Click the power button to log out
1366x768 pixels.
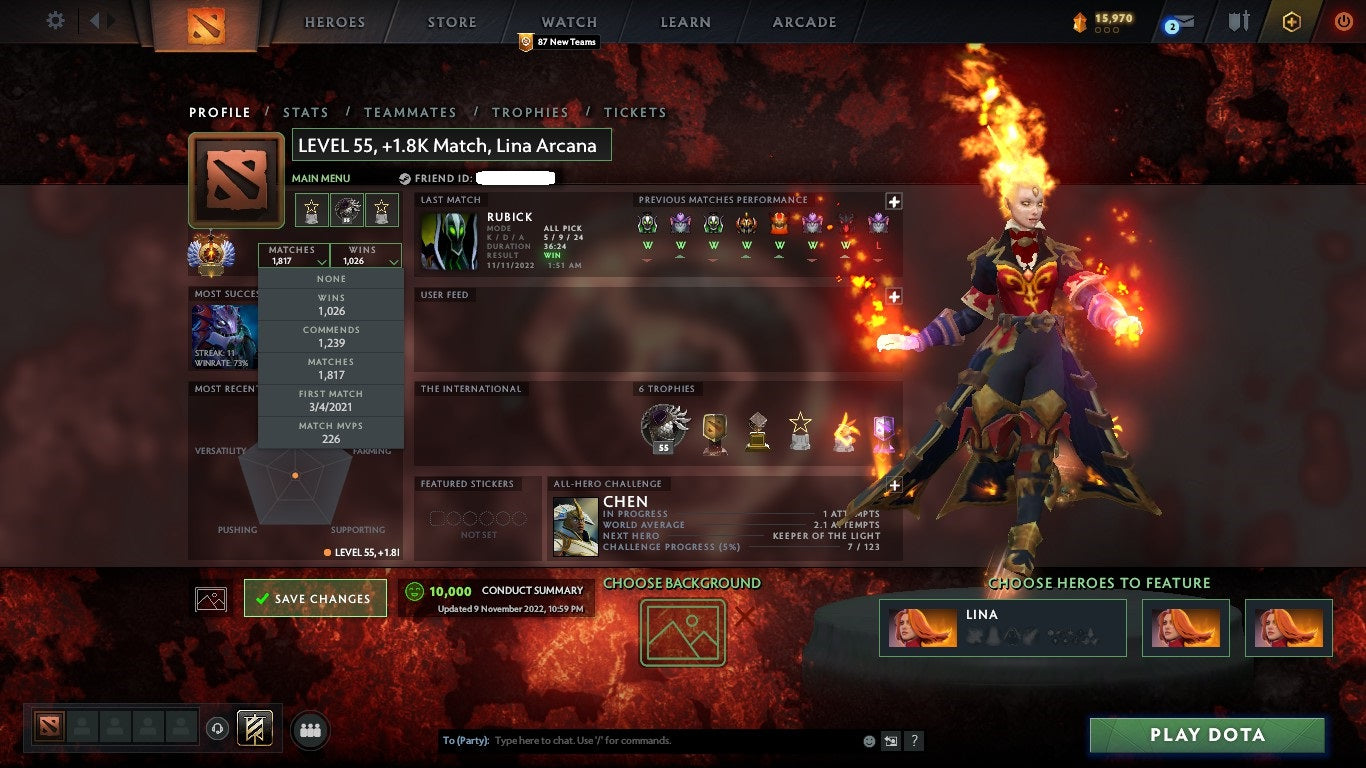(1342, 21)
